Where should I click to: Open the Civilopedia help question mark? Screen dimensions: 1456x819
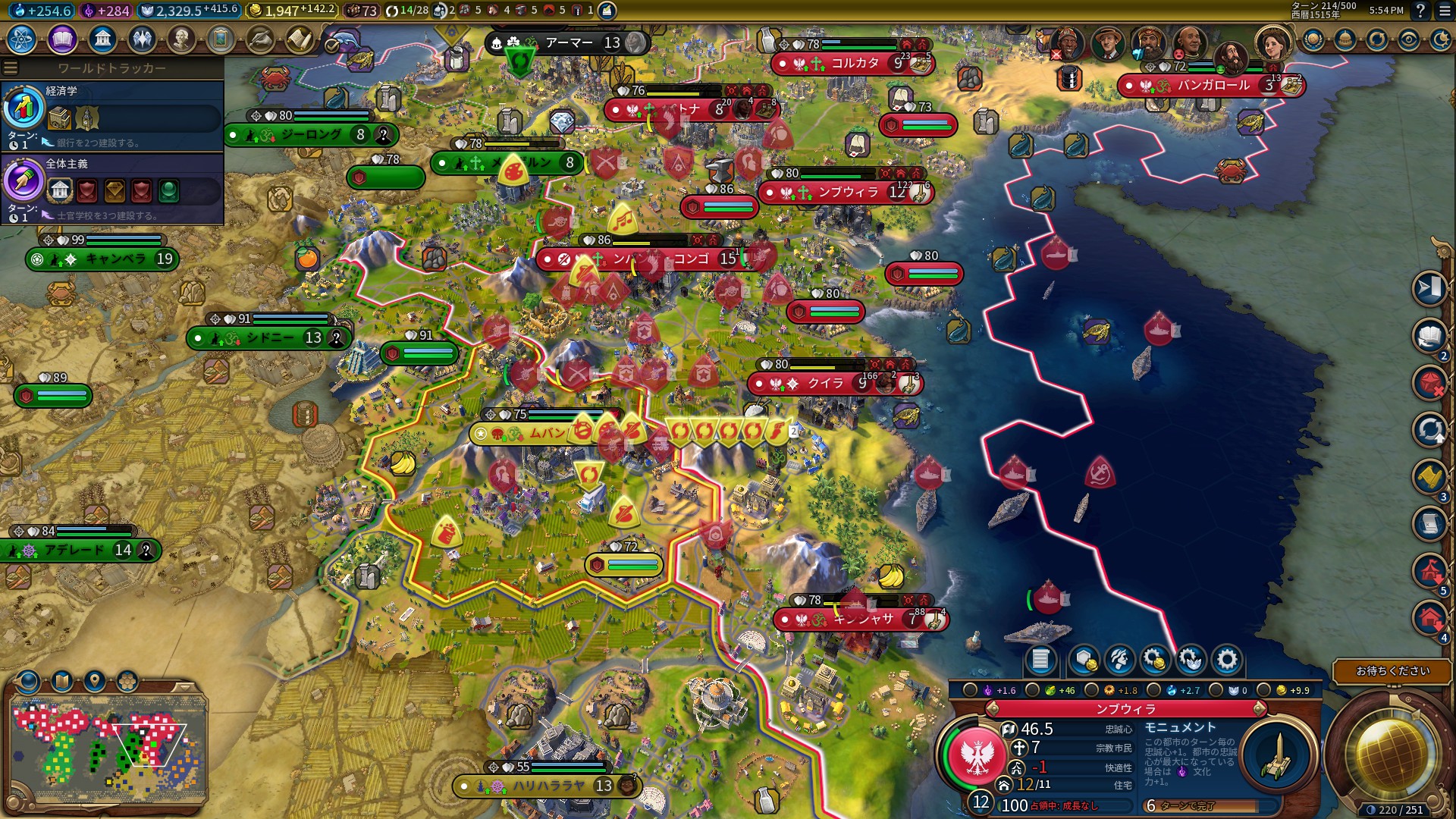[x=1420, y=11]
